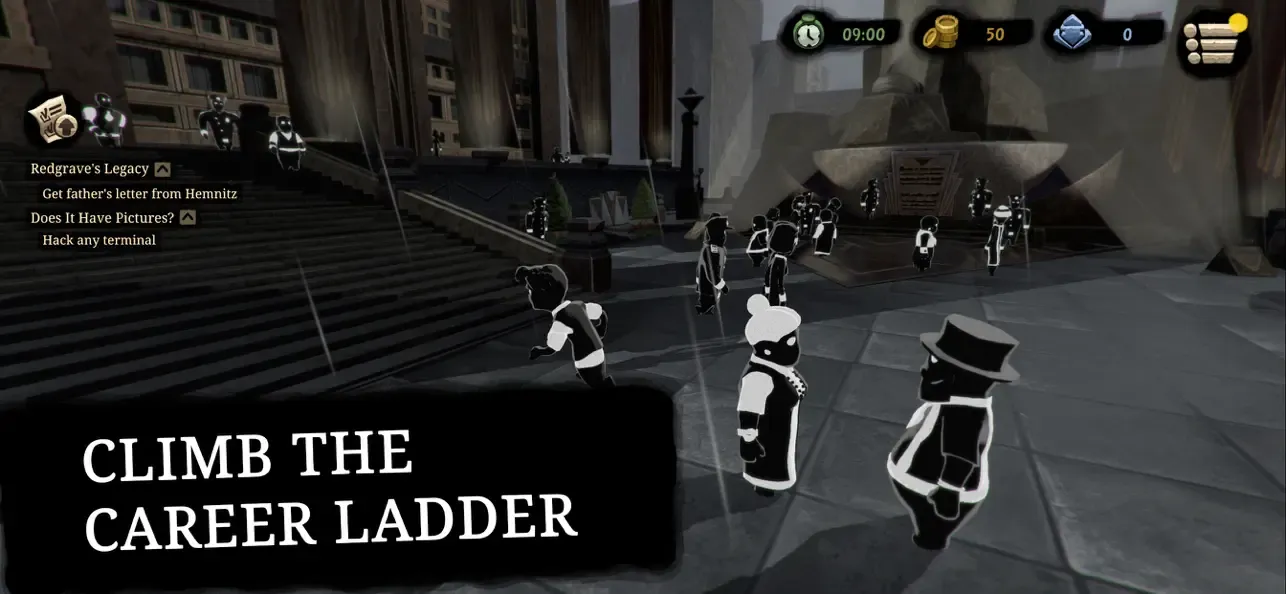Select the Hack any terminal objective
Image resolution: width=1286 pixels, height=594 pixels.
99,240
